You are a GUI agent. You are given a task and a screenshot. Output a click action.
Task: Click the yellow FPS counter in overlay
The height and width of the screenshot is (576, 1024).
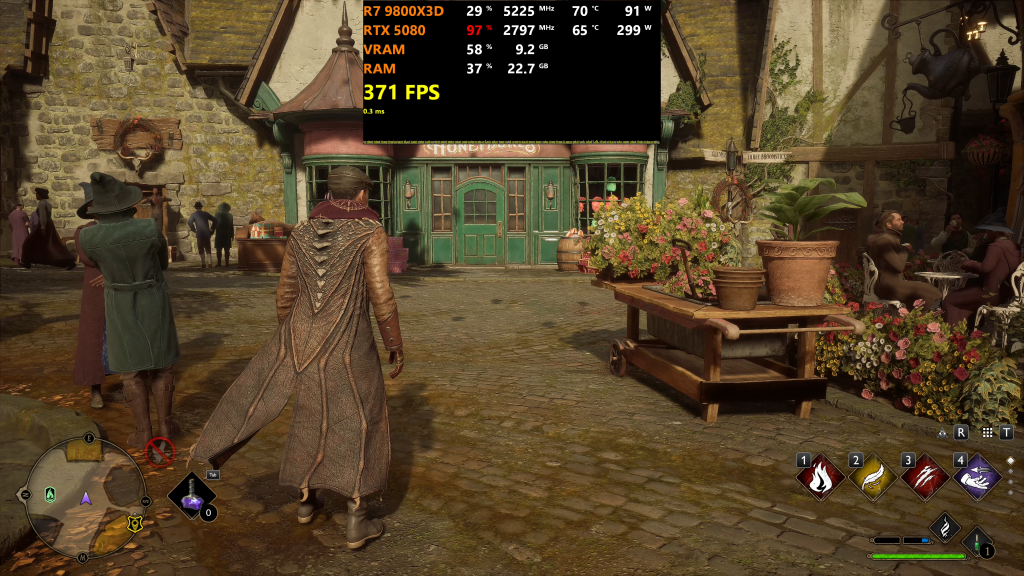[401, 93]
